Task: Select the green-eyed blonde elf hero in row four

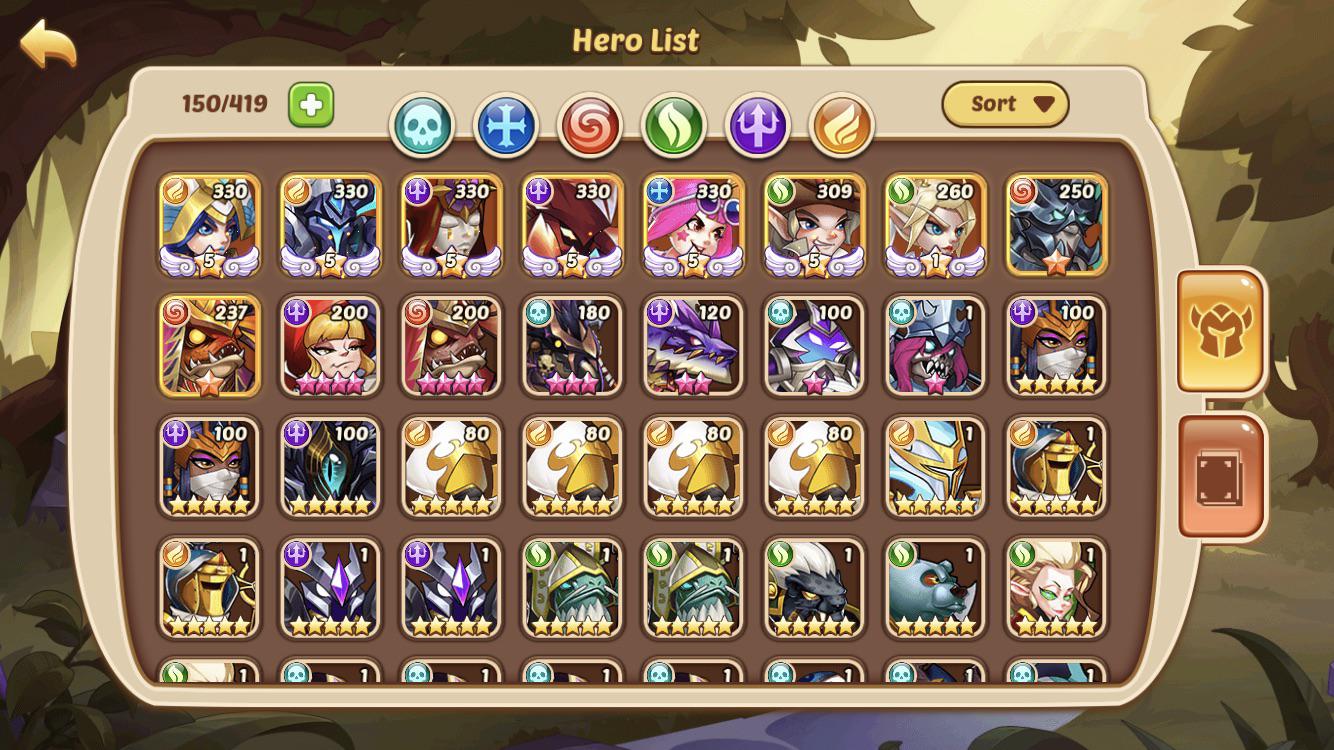Action: [x=1056, y=590]
